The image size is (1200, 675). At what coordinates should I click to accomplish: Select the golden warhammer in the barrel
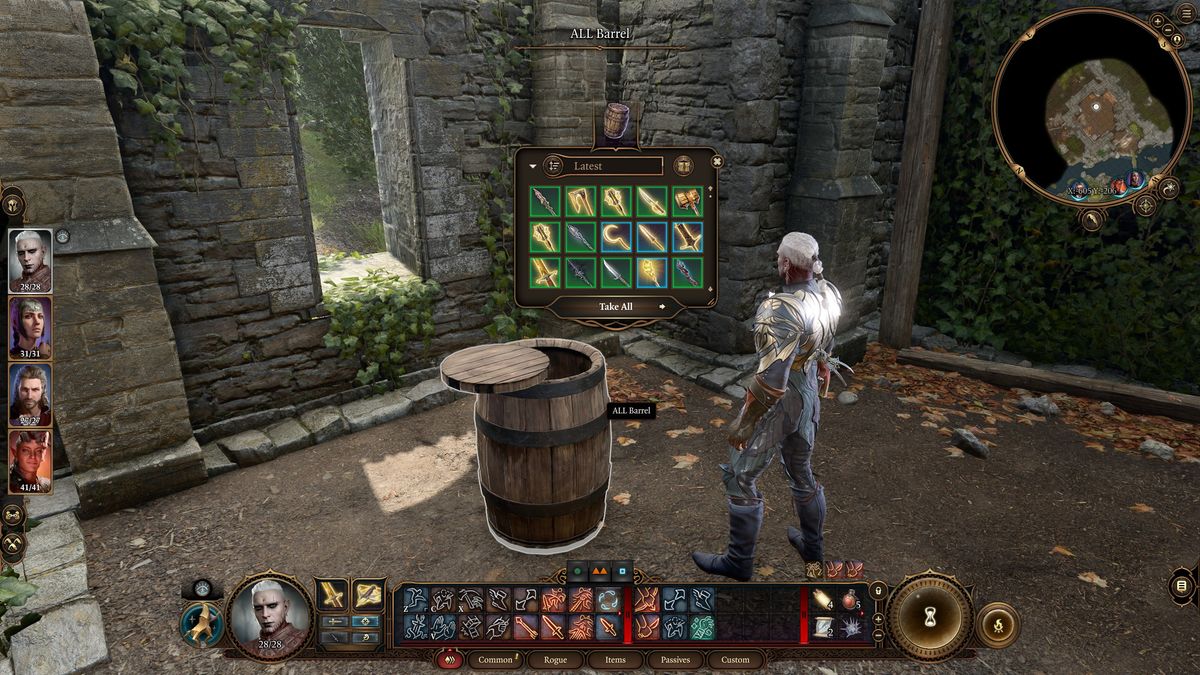(x=687, y=201)
